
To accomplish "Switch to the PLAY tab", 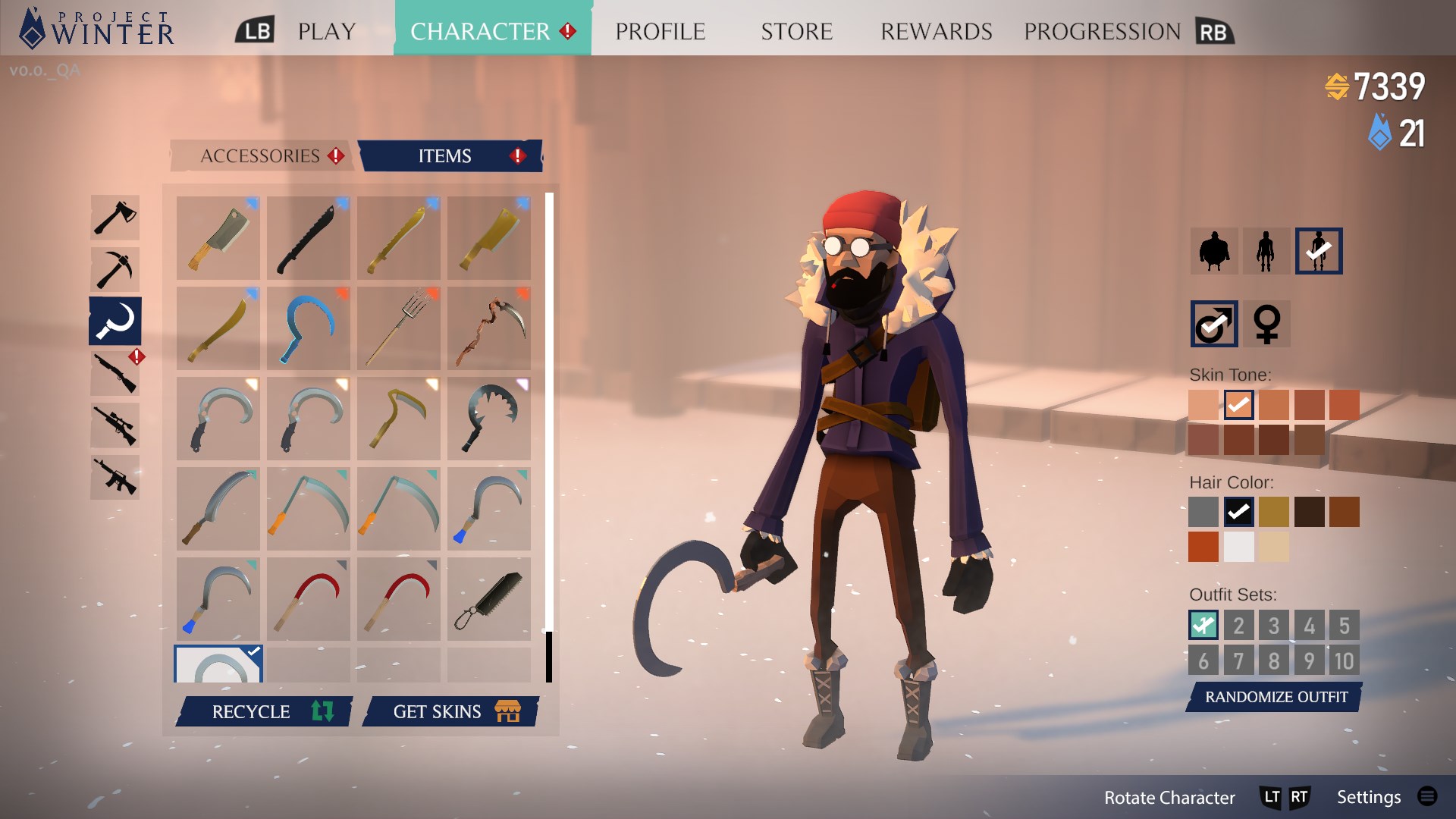I will point(326,32).
